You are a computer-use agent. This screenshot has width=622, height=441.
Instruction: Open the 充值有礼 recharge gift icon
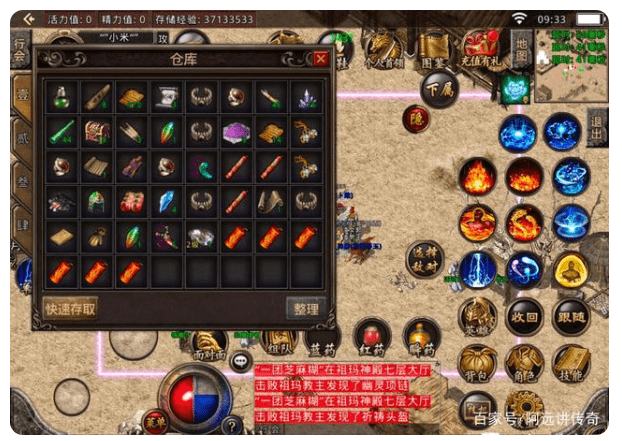click(x=481, y=47)
